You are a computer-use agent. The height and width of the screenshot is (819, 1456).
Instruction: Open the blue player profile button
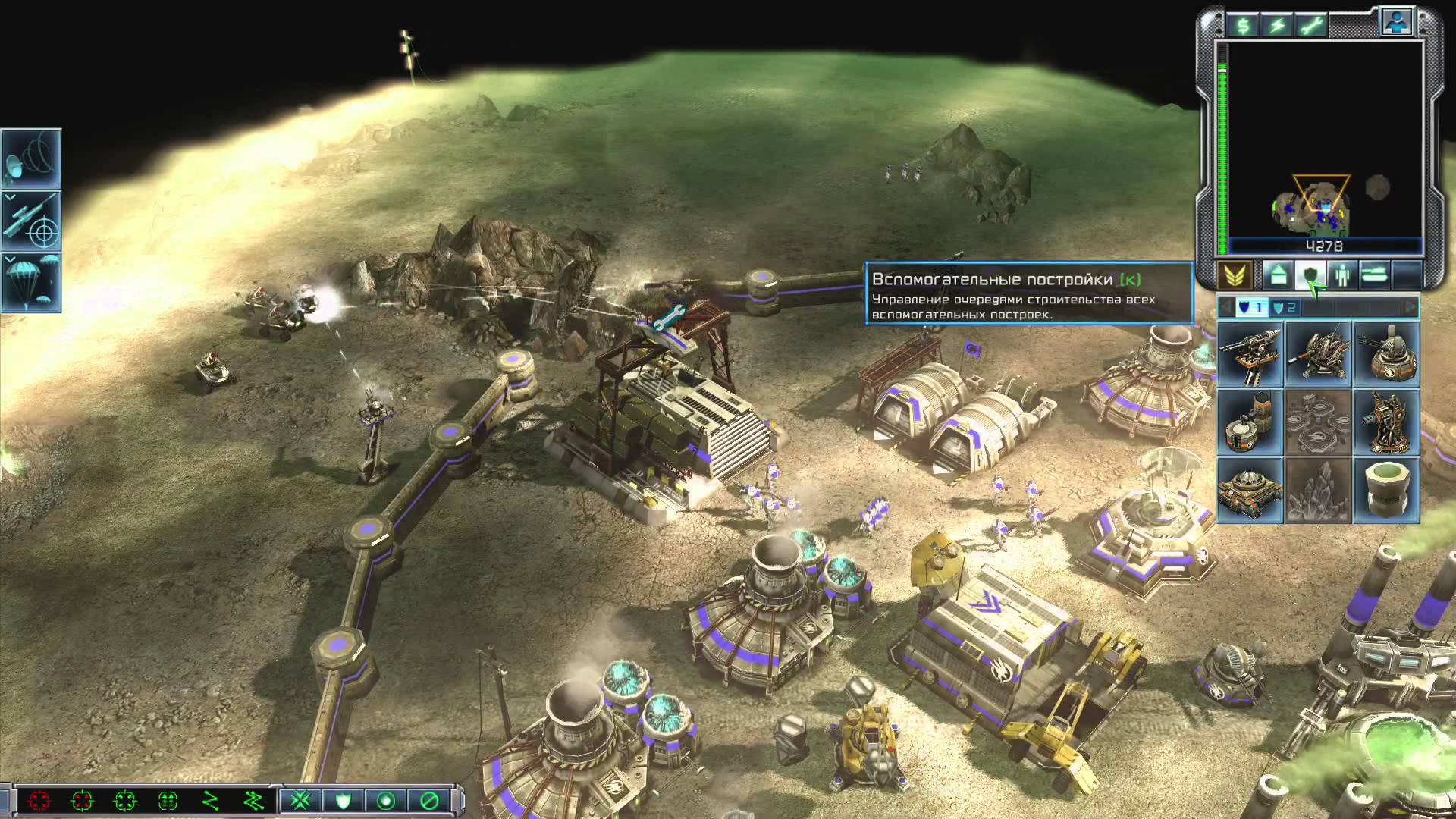tap(1396, 23)
